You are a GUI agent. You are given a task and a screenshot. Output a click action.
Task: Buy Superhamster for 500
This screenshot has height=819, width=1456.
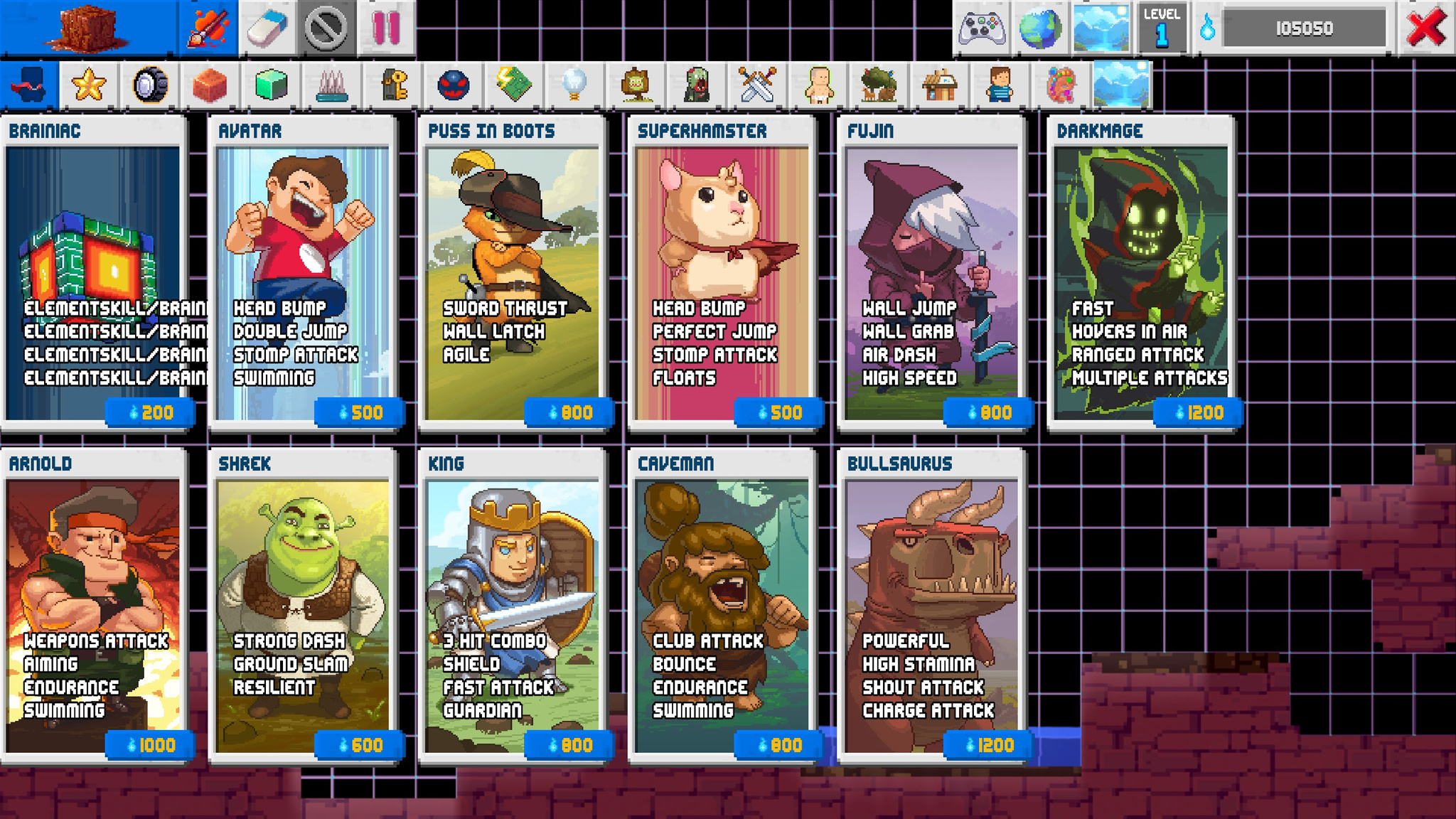(x=776, y=411)
